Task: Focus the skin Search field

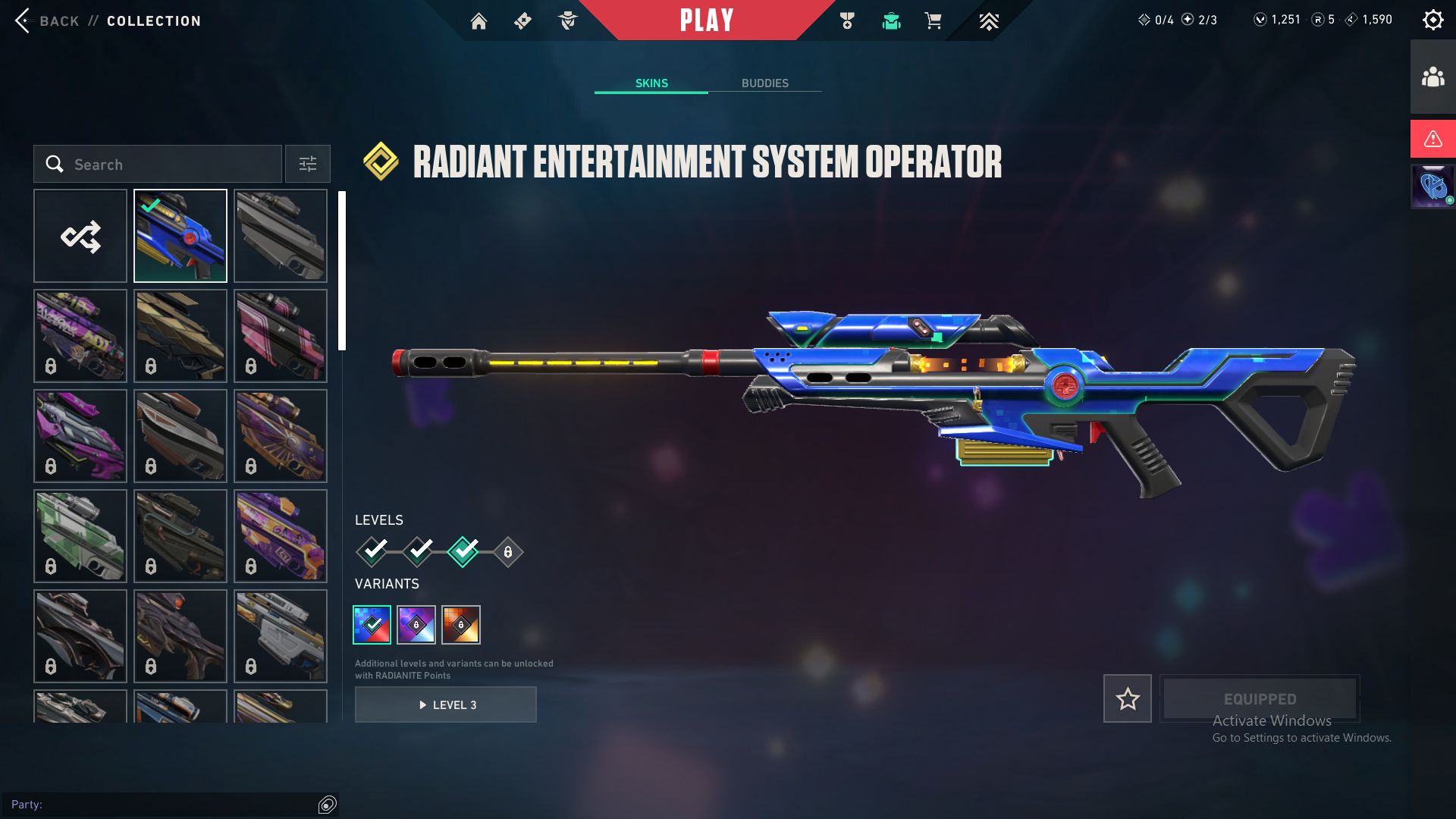Action: pyautogui.click(x=167, y=164)
